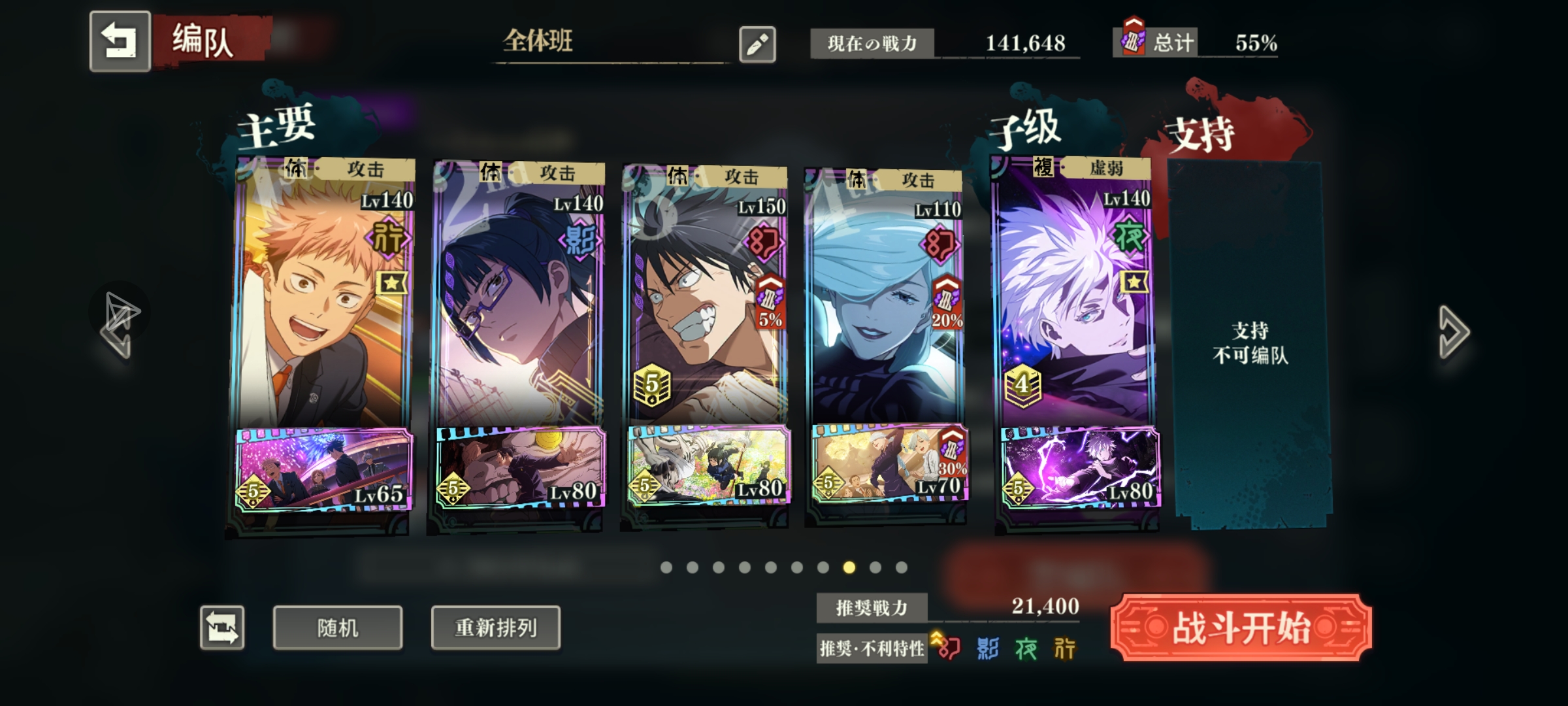
Task: Go to the previous team with left arrow
Action: tap(118, 333)
